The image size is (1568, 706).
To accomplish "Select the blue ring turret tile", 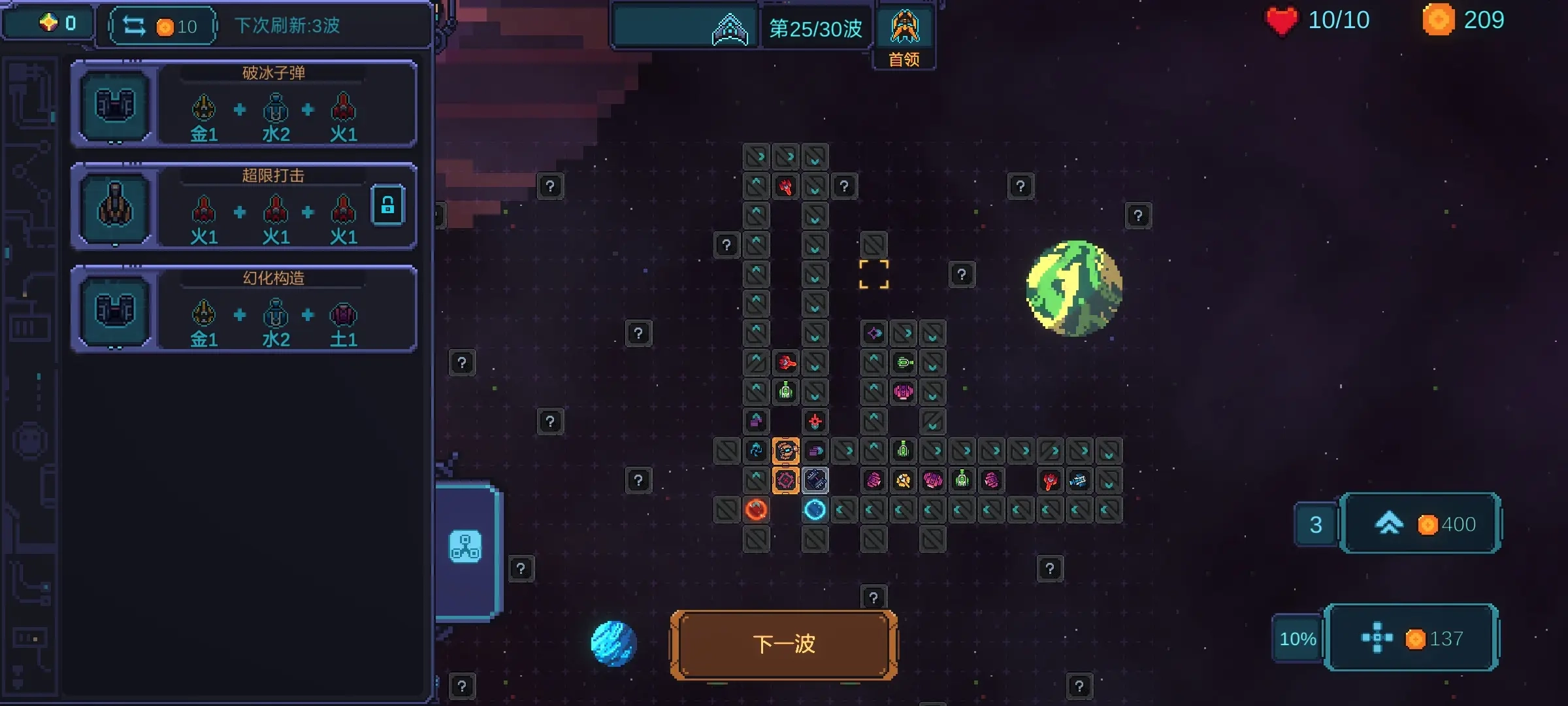I will pos(815,509).
